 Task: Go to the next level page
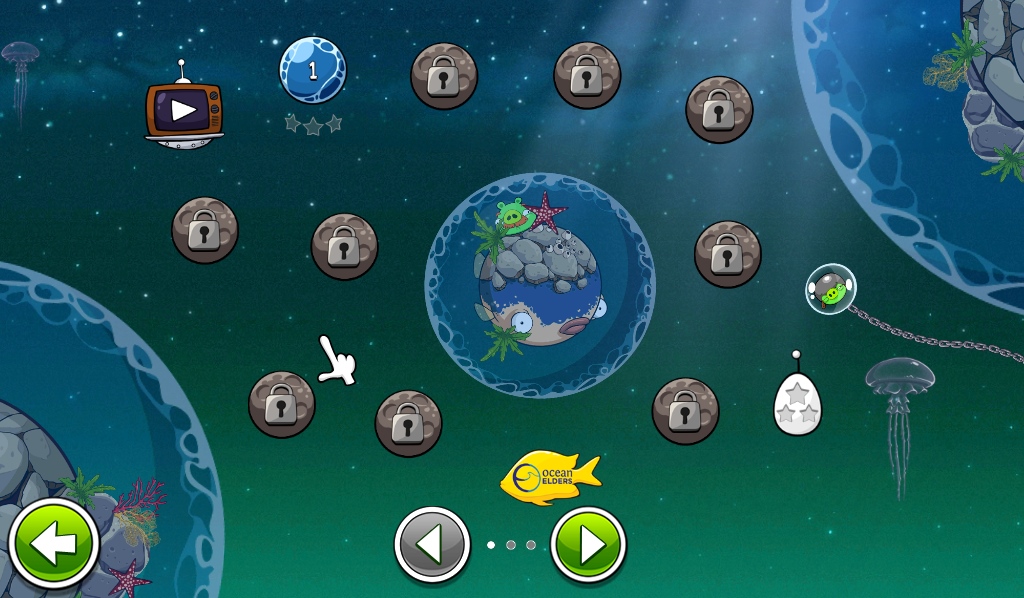(588, 545)
